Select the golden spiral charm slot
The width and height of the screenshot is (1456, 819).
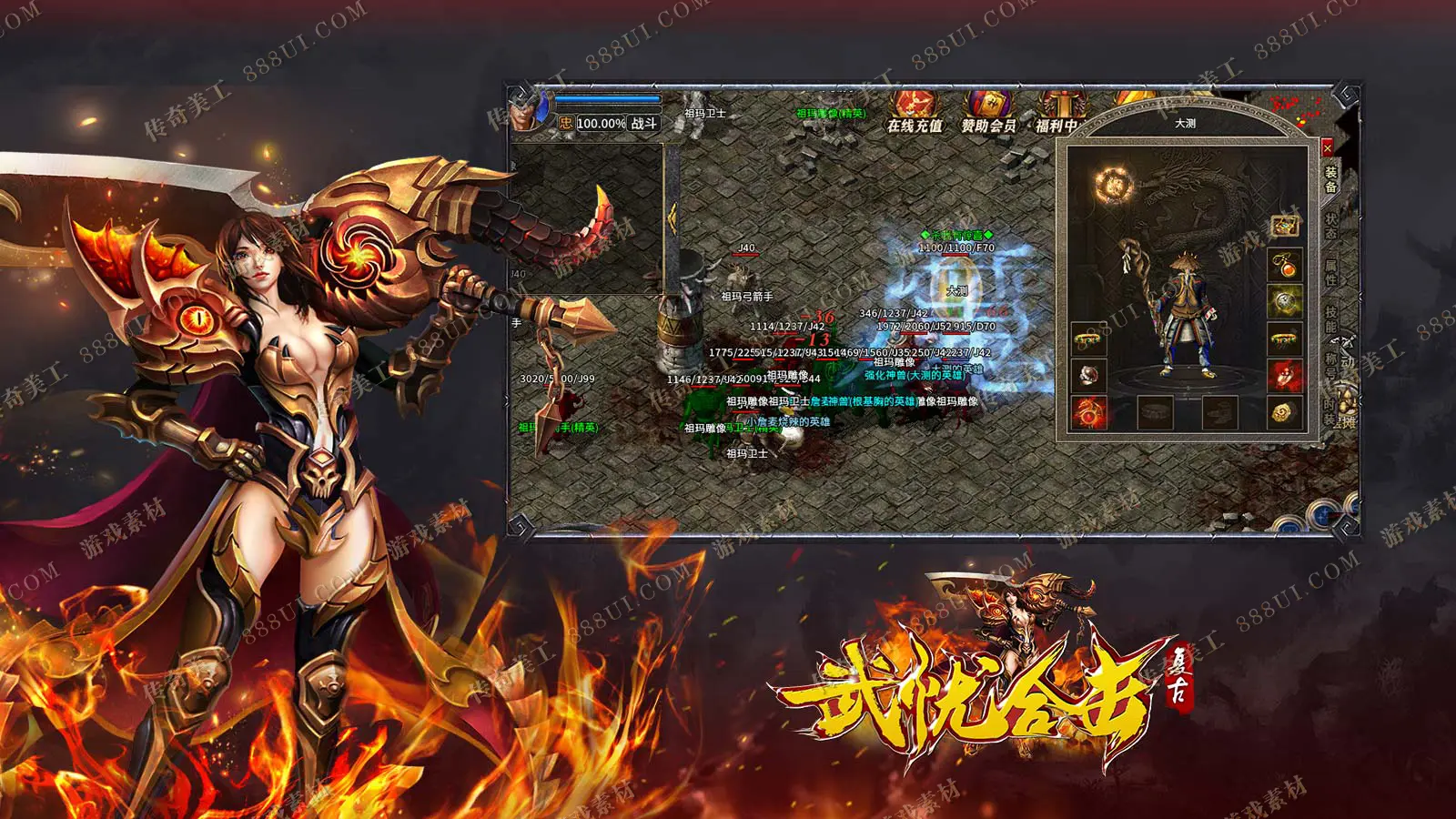tap(1284, 412)
